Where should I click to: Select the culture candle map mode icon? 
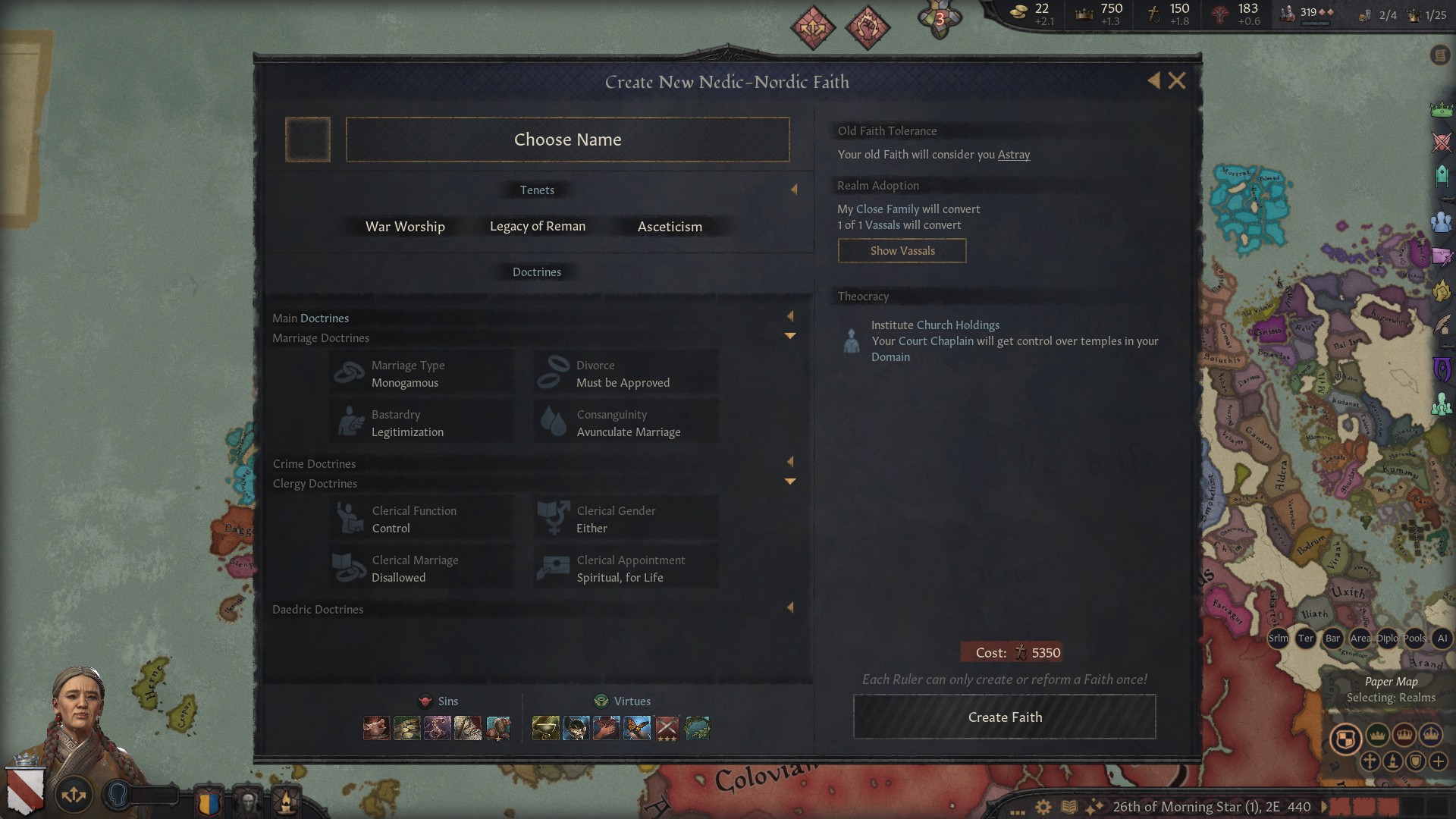pyautogui.click(x=1394, y=762)
